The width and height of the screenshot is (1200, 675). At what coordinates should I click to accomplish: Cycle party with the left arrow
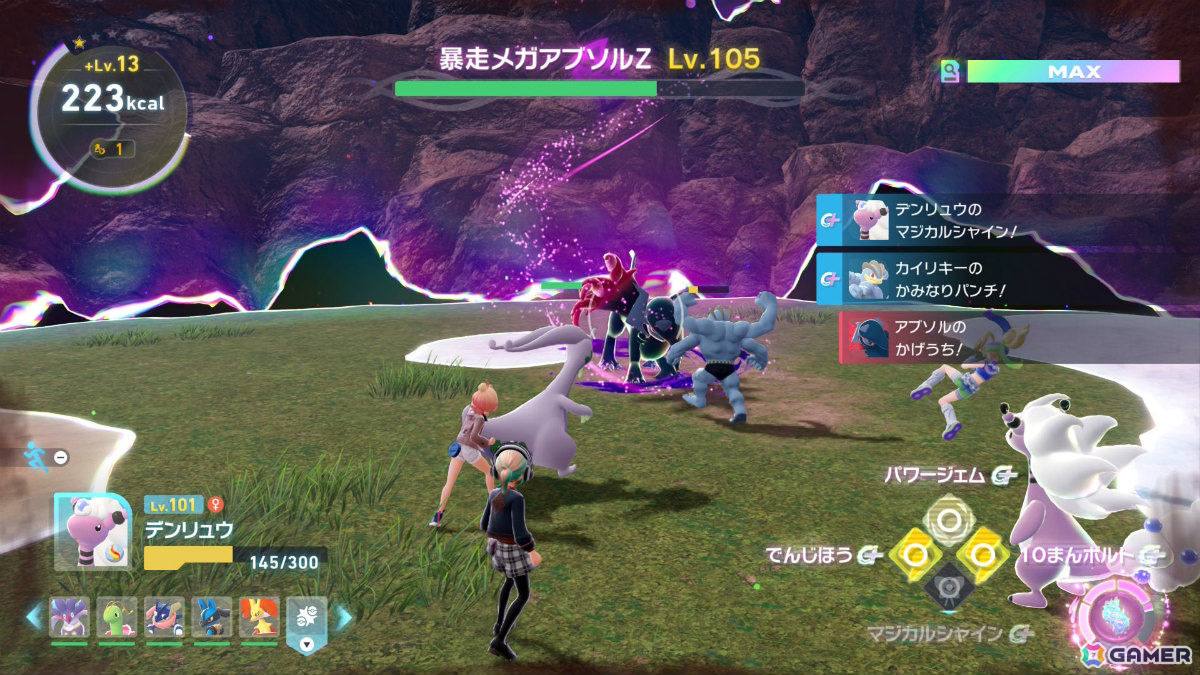click(x=35, y=618)
